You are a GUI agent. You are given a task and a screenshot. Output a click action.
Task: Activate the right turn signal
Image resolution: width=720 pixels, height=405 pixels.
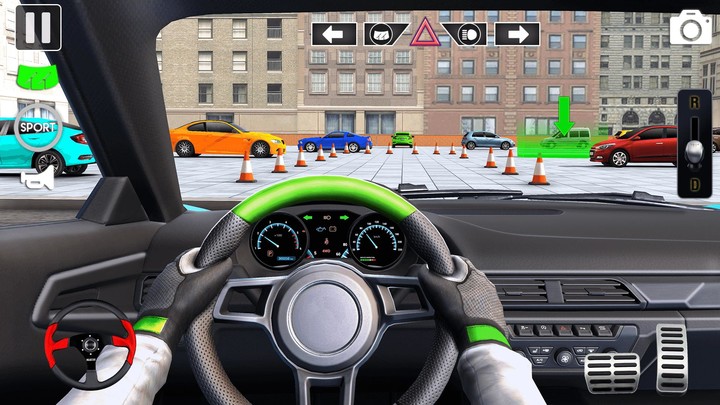(x=516, y=35)
